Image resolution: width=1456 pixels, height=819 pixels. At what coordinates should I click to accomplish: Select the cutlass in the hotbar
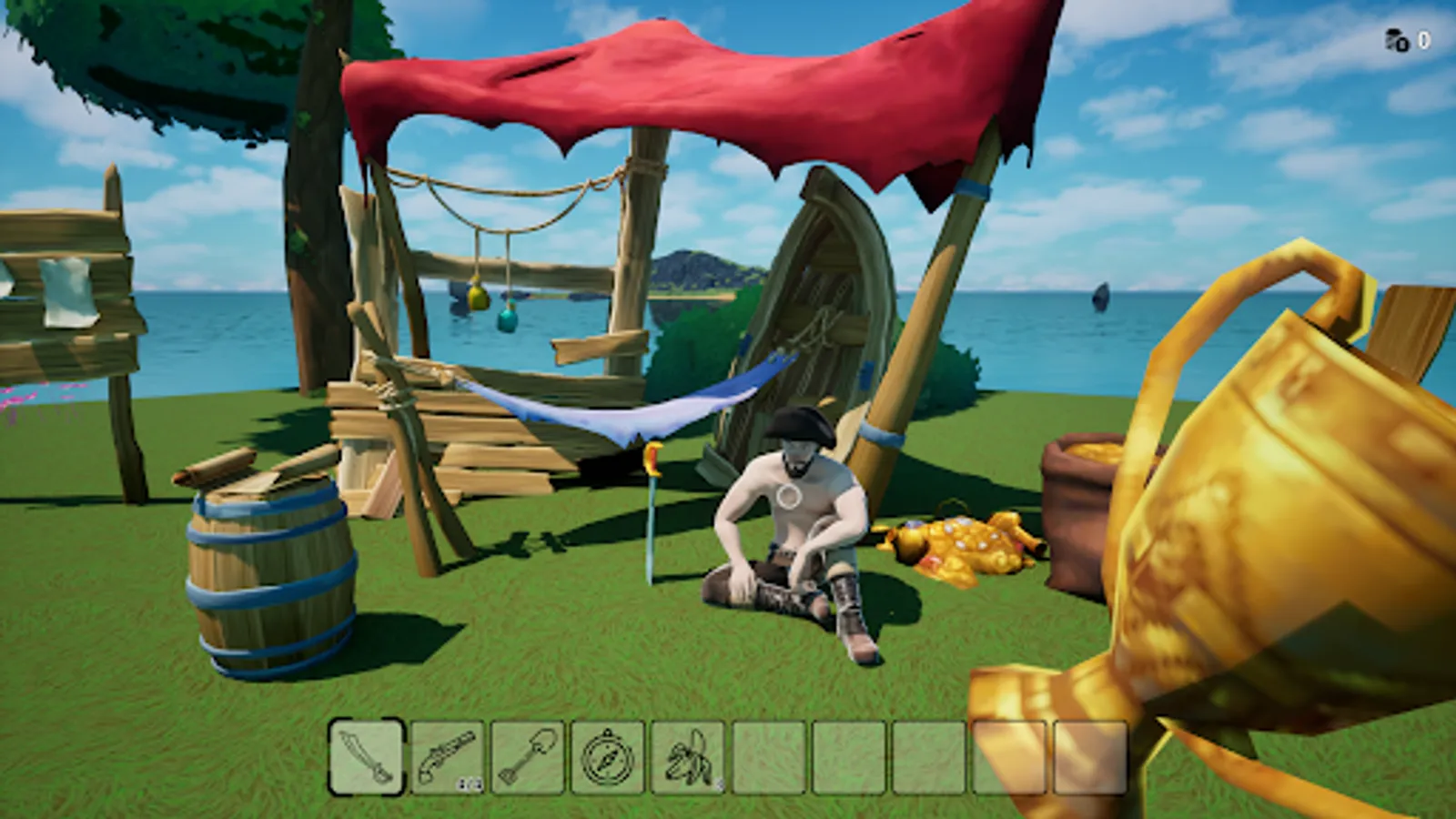point(364,758)
